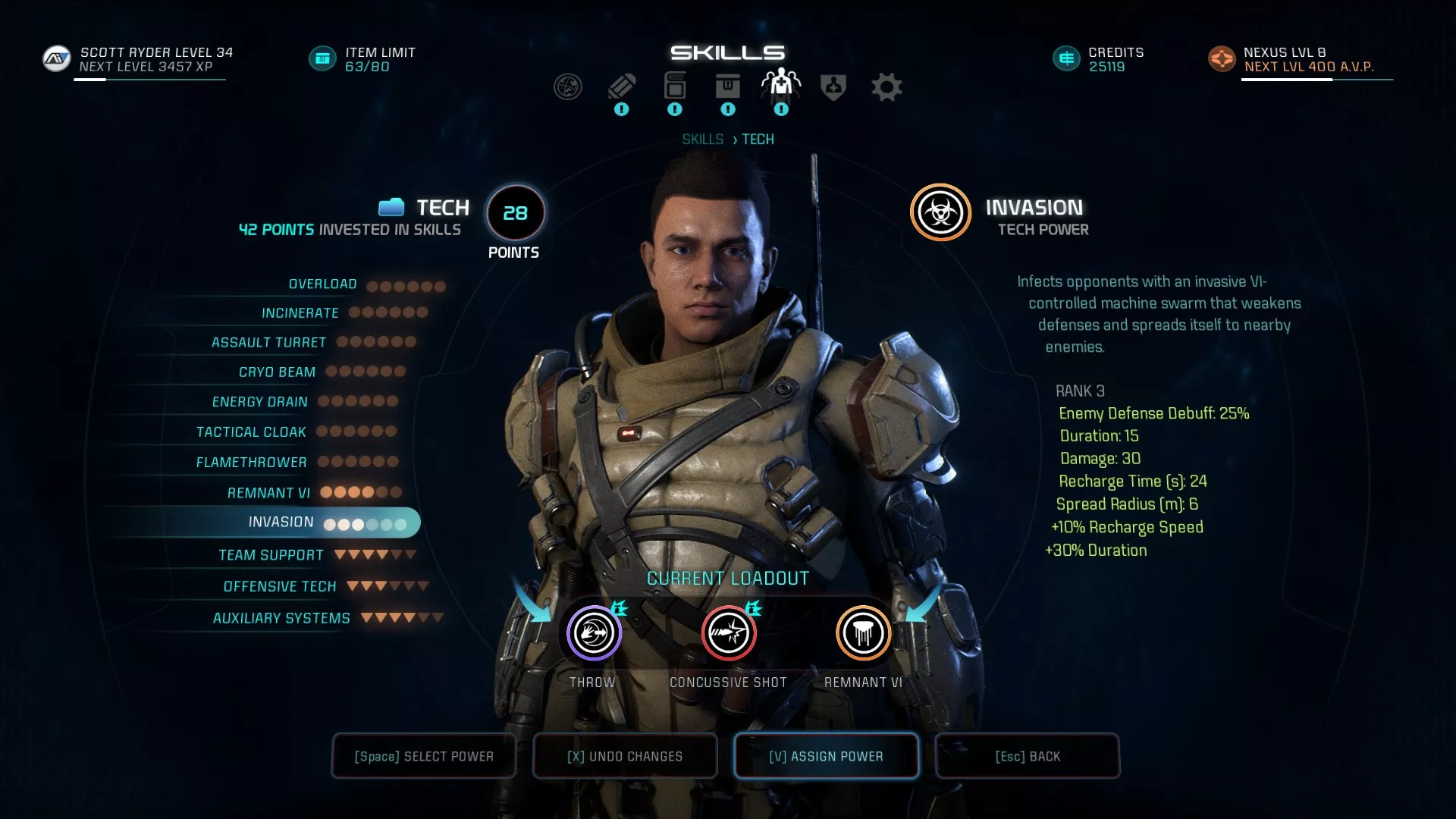Switch to the profiles shield icon
Screen dimensions: 1456x819
pyautogui.click(x=833, y=86)
